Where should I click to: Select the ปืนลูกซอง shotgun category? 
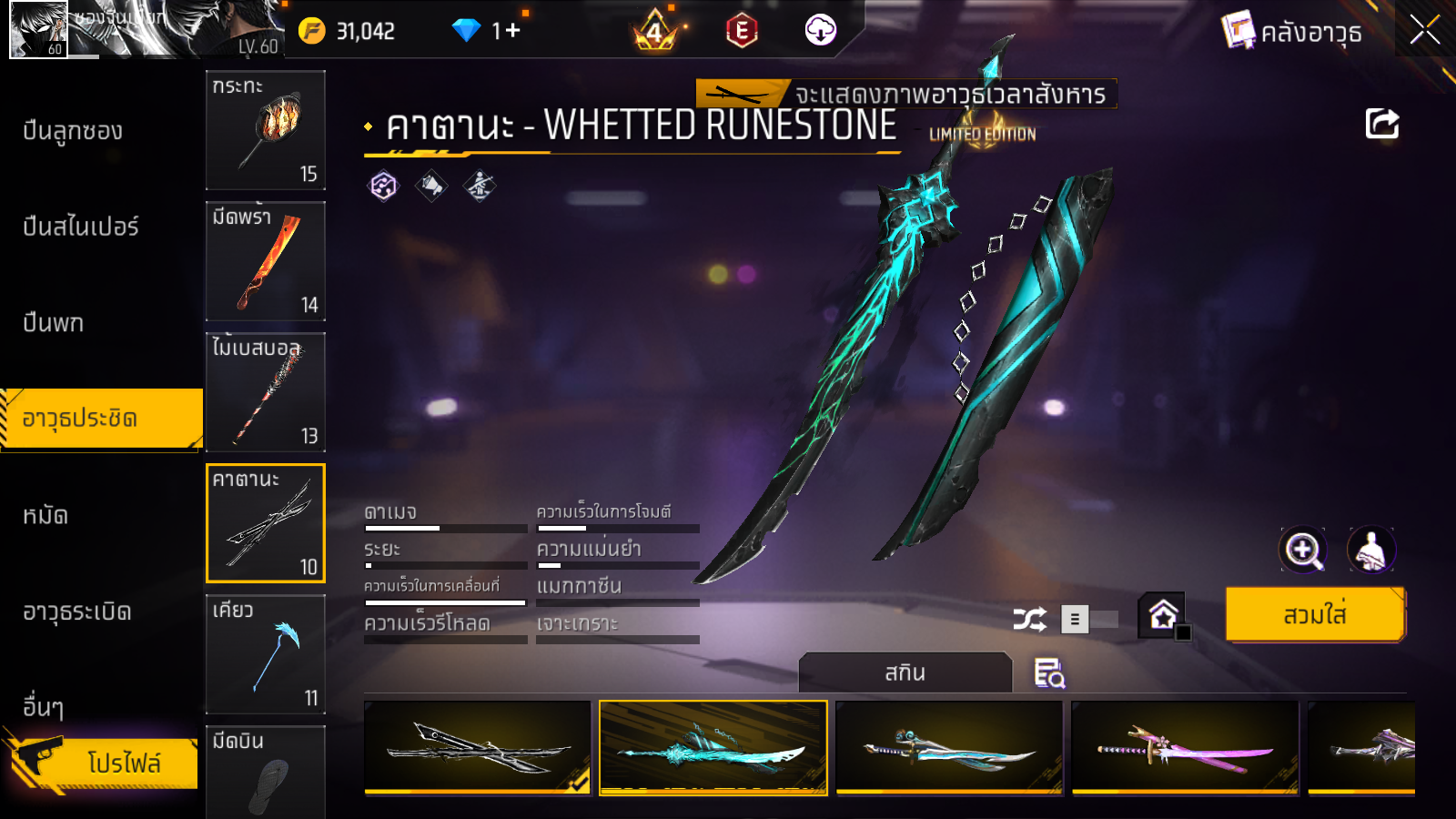tap(73, 131)
